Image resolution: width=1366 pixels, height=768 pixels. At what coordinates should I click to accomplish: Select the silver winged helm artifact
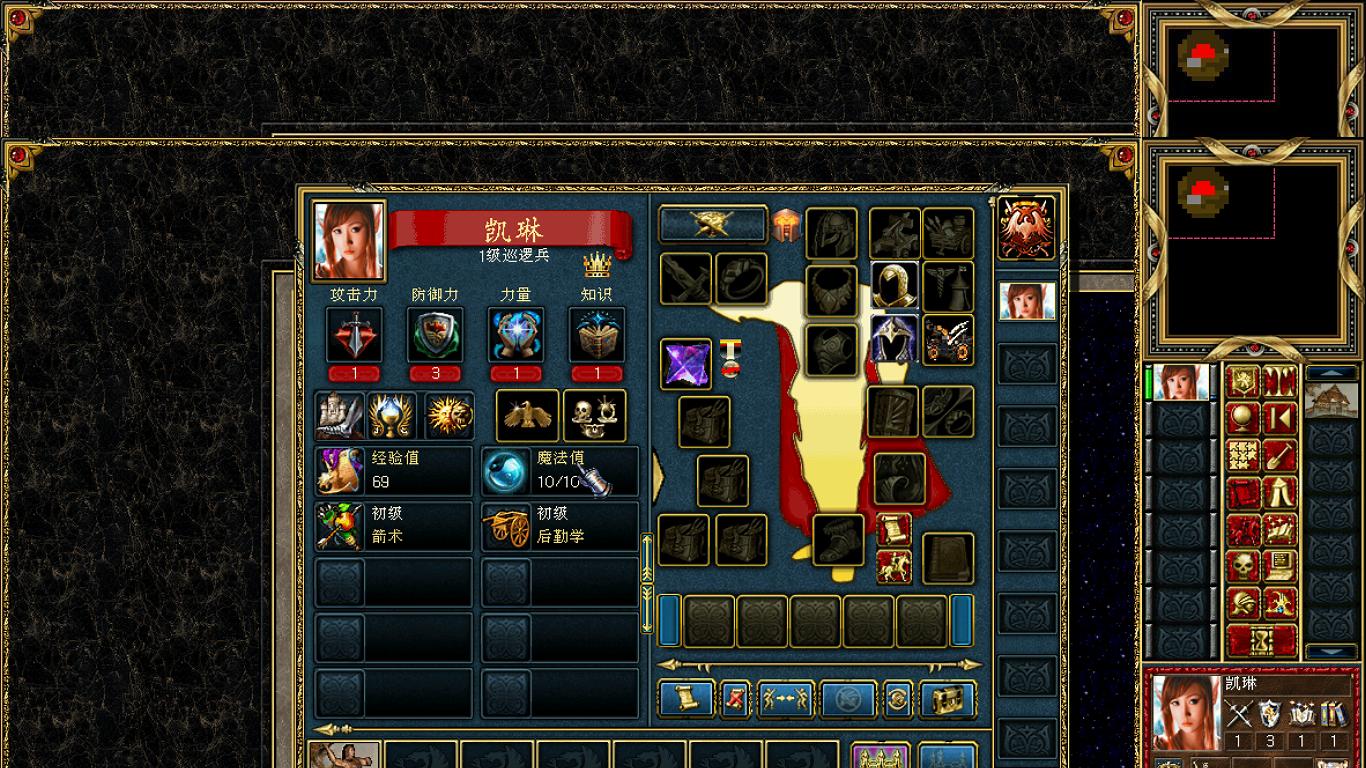894,339
